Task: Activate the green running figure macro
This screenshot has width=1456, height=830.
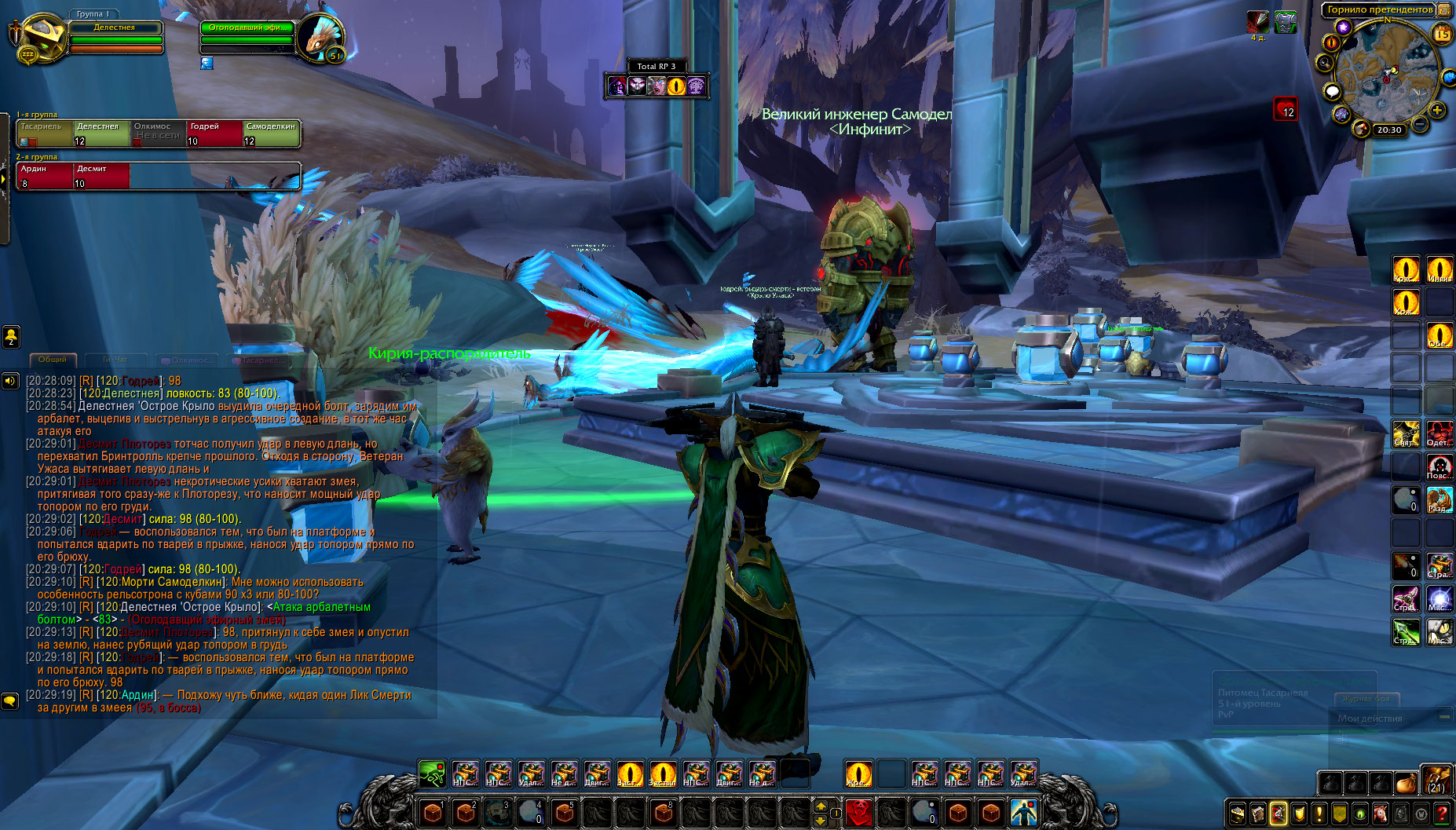Action: coord(432,773)
